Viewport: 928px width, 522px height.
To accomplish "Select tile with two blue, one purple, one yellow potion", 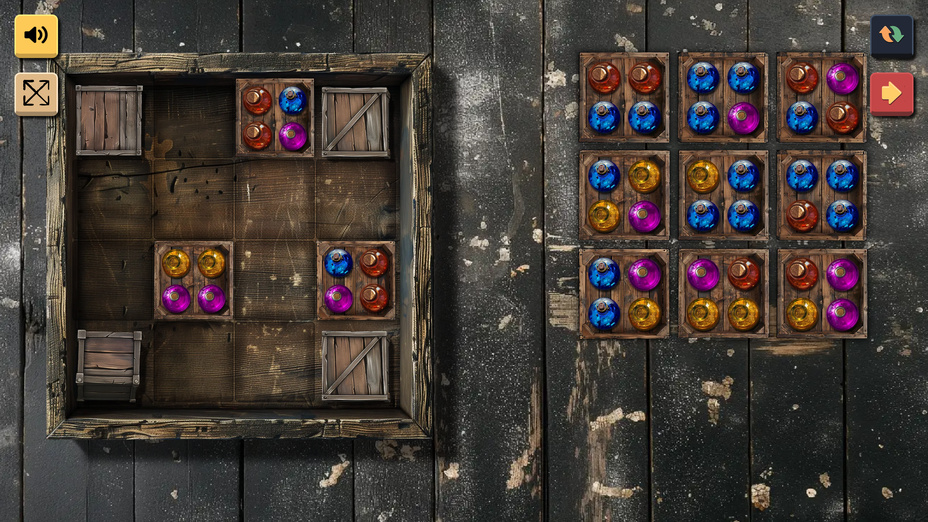I will [x=624, y=294].
